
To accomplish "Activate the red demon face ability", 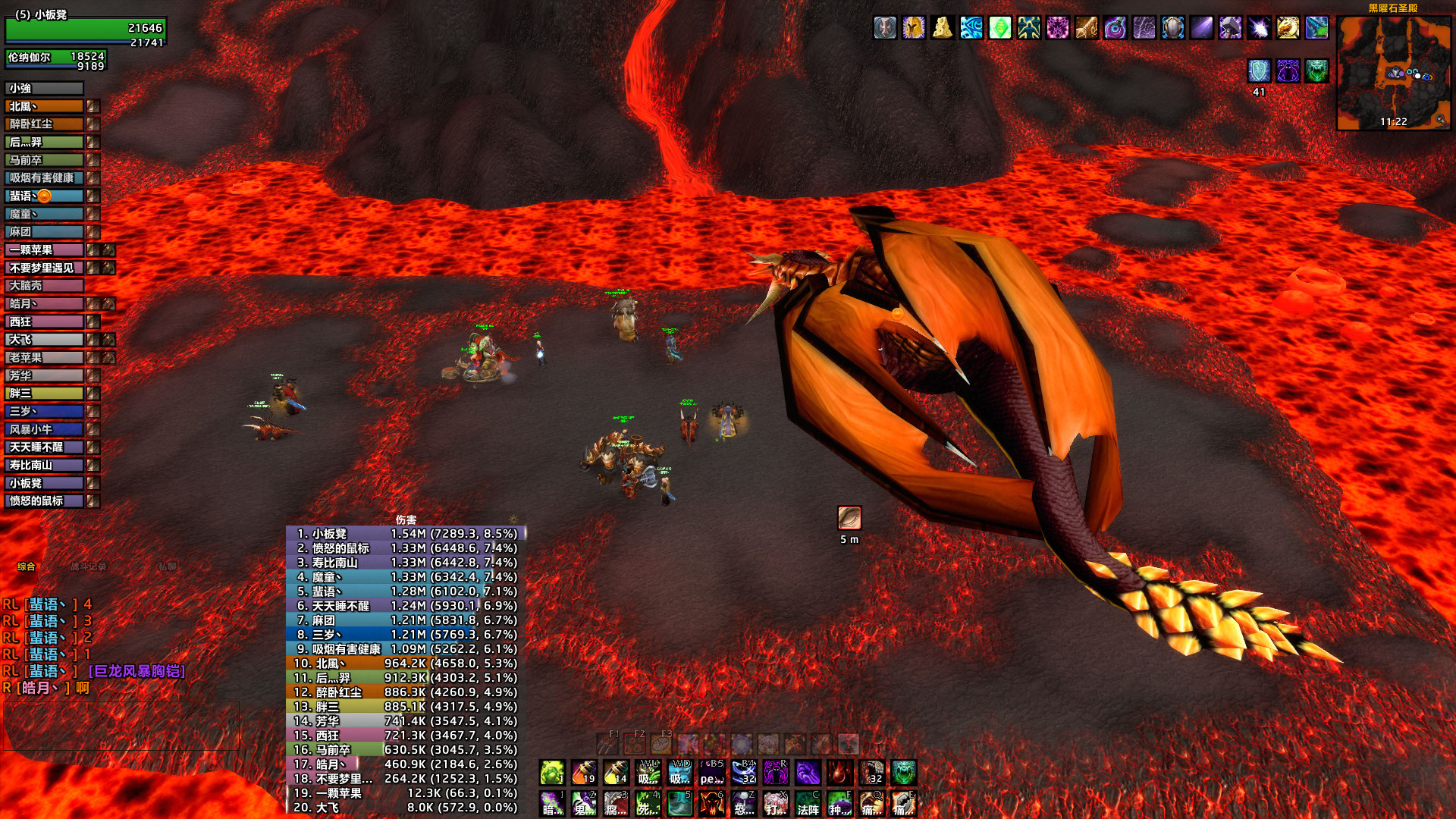I will [711, 804].
